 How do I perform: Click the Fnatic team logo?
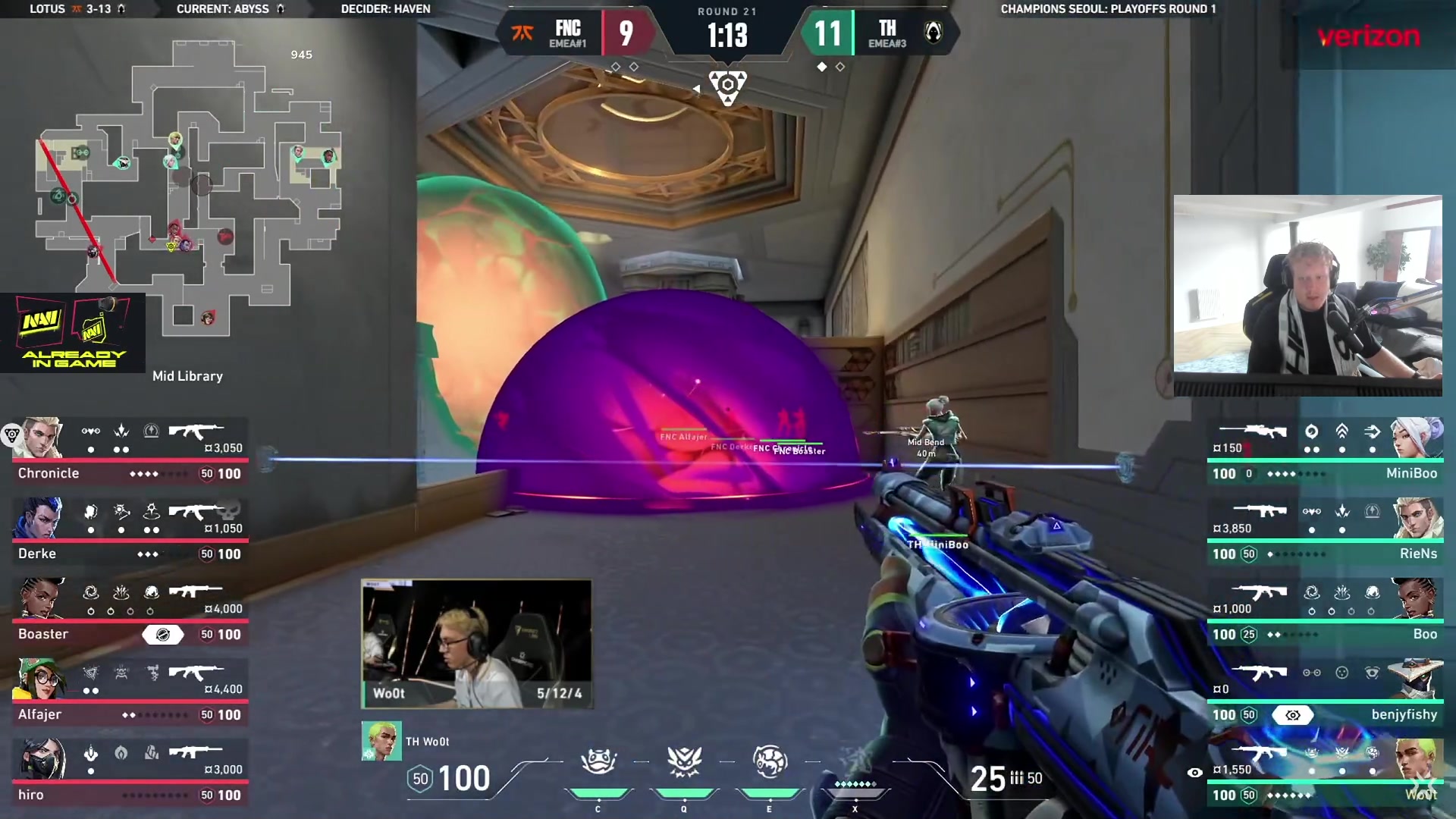pyautogui.click(x=522, y=33)
